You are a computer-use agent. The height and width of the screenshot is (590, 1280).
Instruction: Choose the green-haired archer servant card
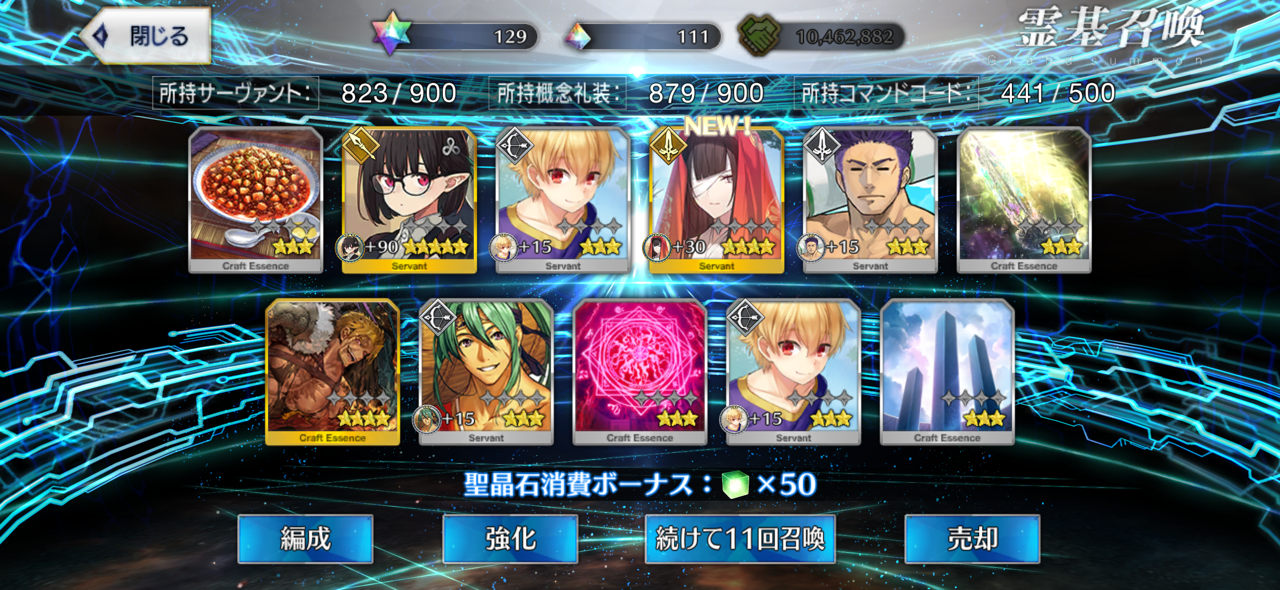click(486, 371)
